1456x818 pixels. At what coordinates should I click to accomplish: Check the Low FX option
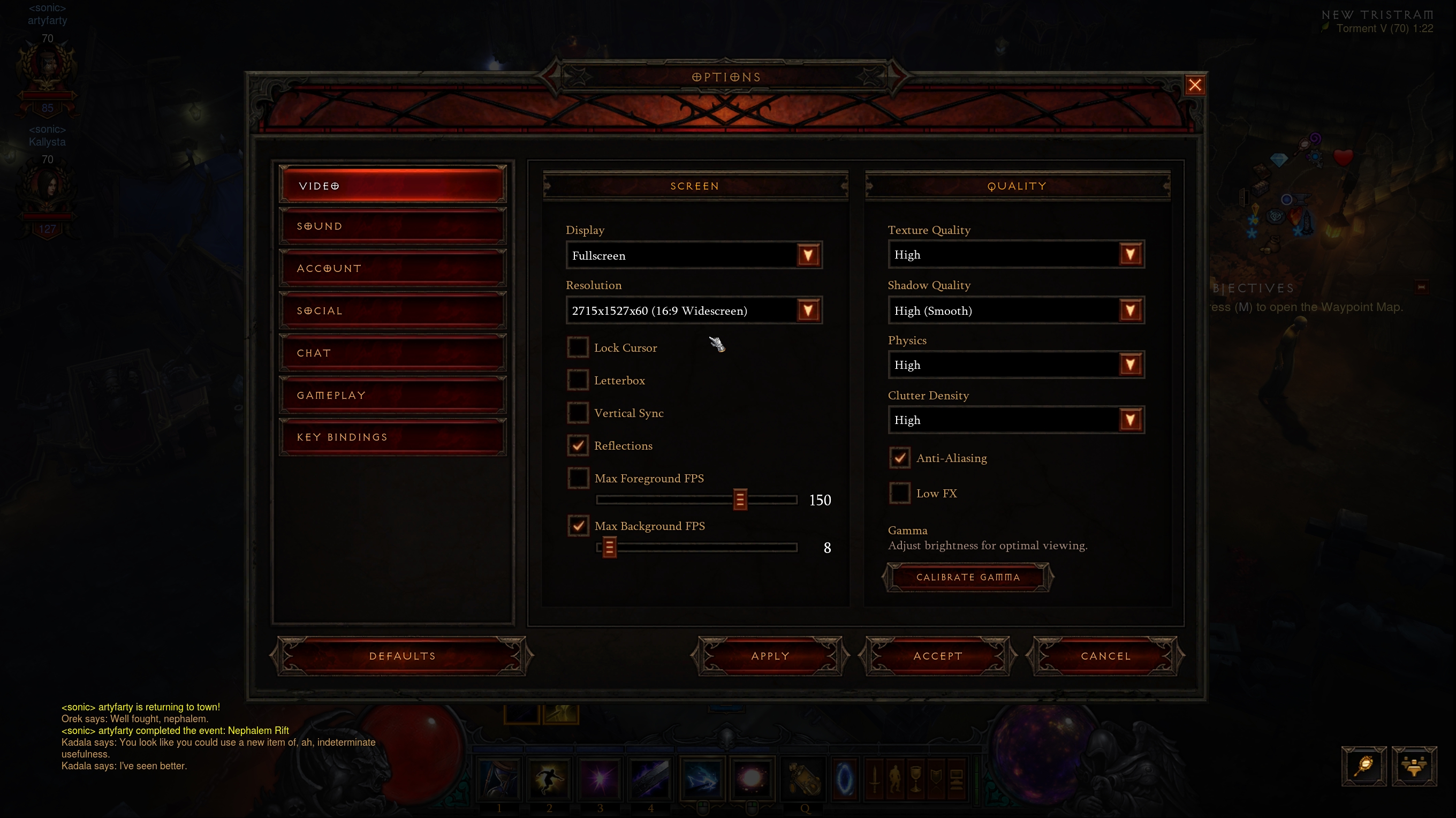pos(899,493)
